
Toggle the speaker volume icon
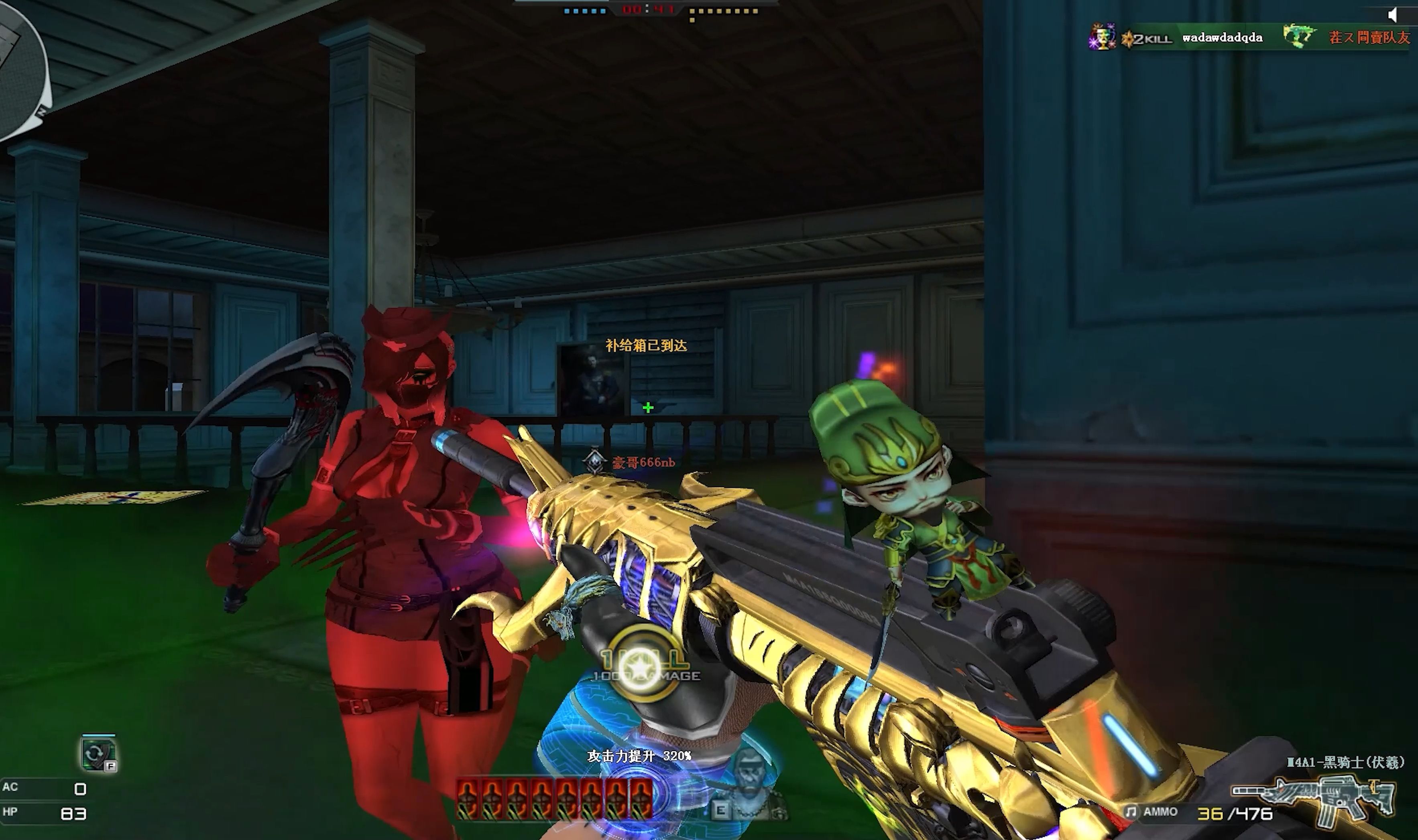(1393, 15)
